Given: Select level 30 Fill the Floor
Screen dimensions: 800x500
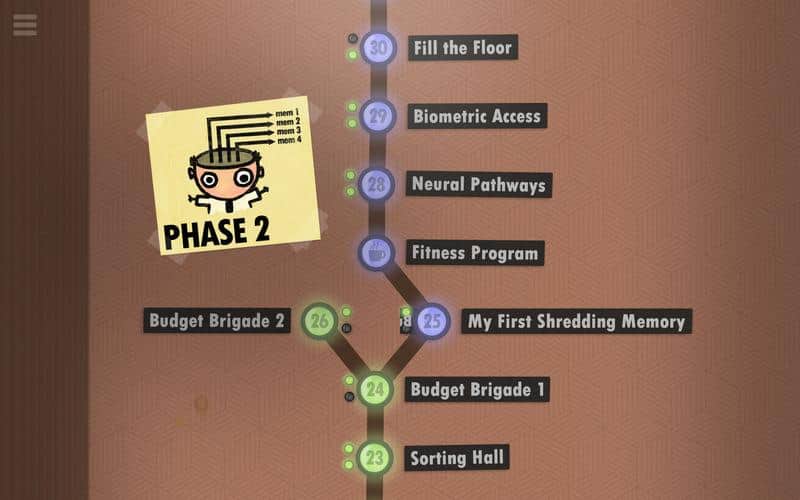Looking at the screenshot, I should click(x=378, y=48).
